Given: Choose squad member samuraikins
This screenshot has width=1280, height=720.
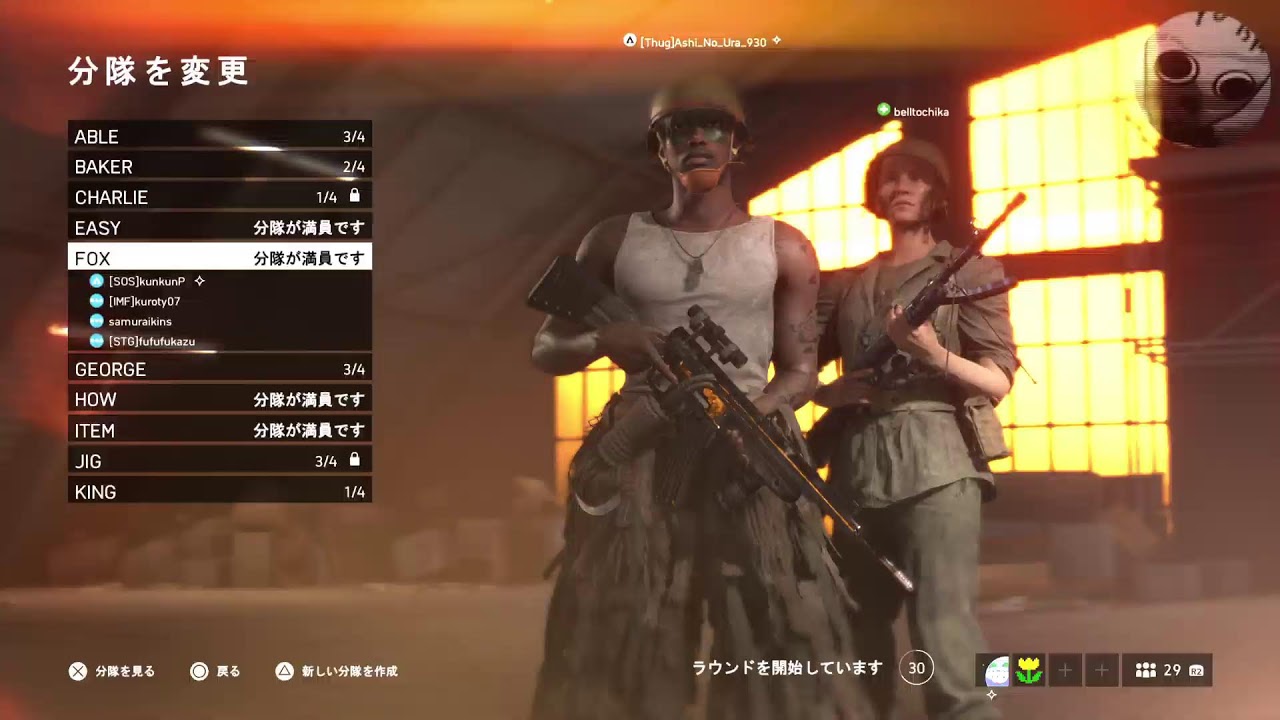Looking at the screenshot, I should click(x=140, y=321).
